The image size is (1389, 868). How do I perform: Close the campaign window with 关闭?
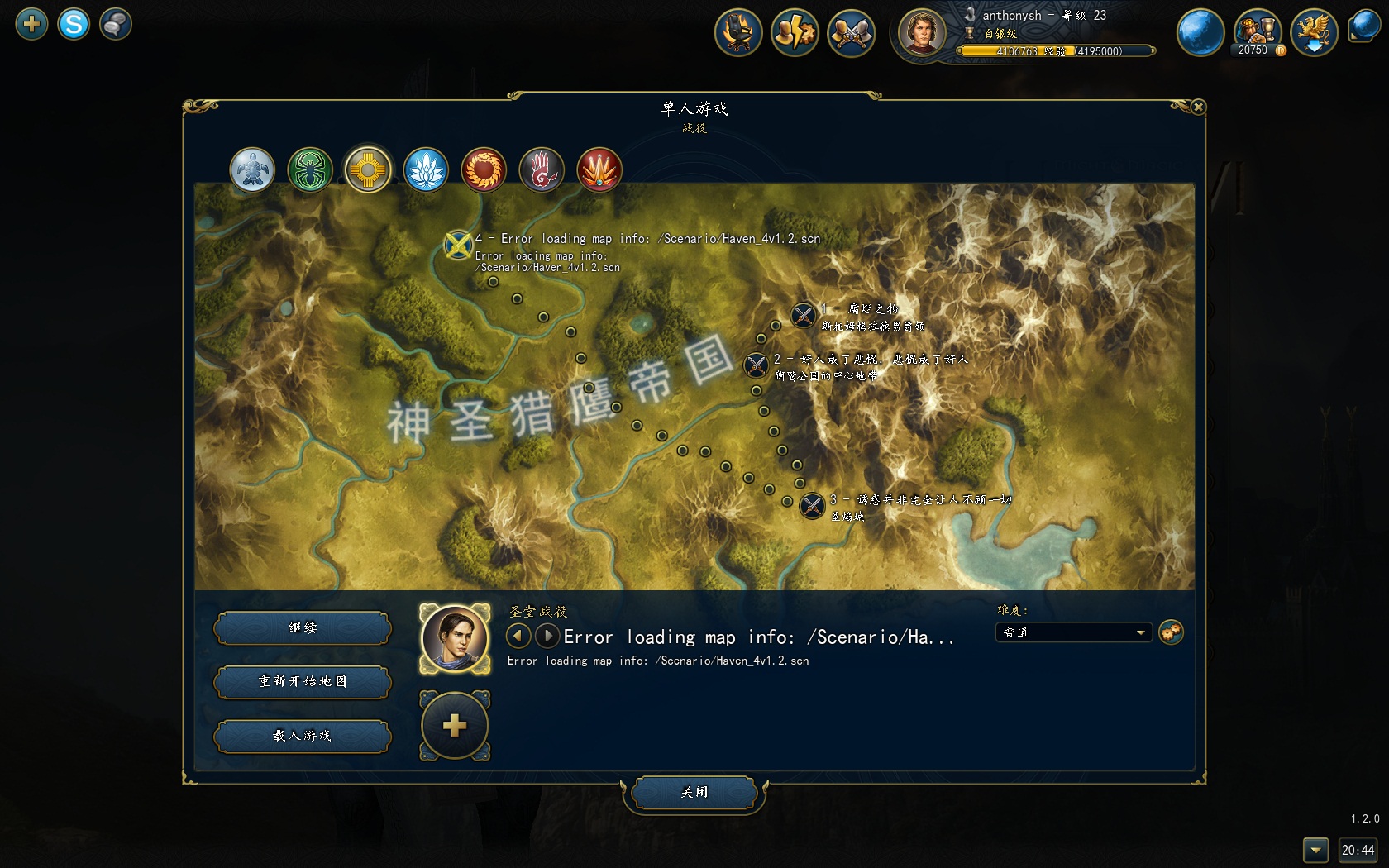coord(694,793)
